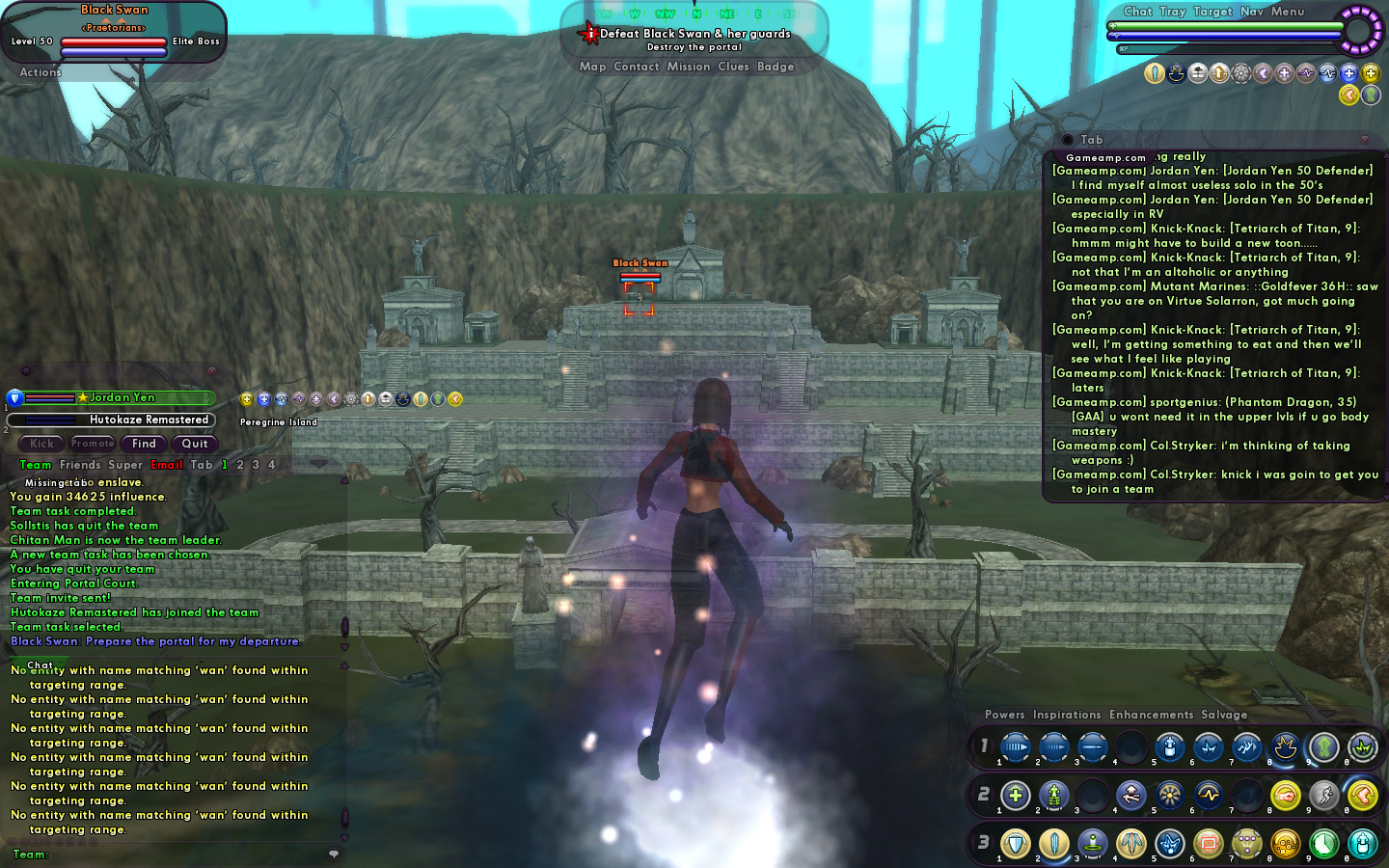Image resolution: width=1389 pixels, height=868 pixels.
Task: Open the Salvage tab
Action: tap(1224, 715)
